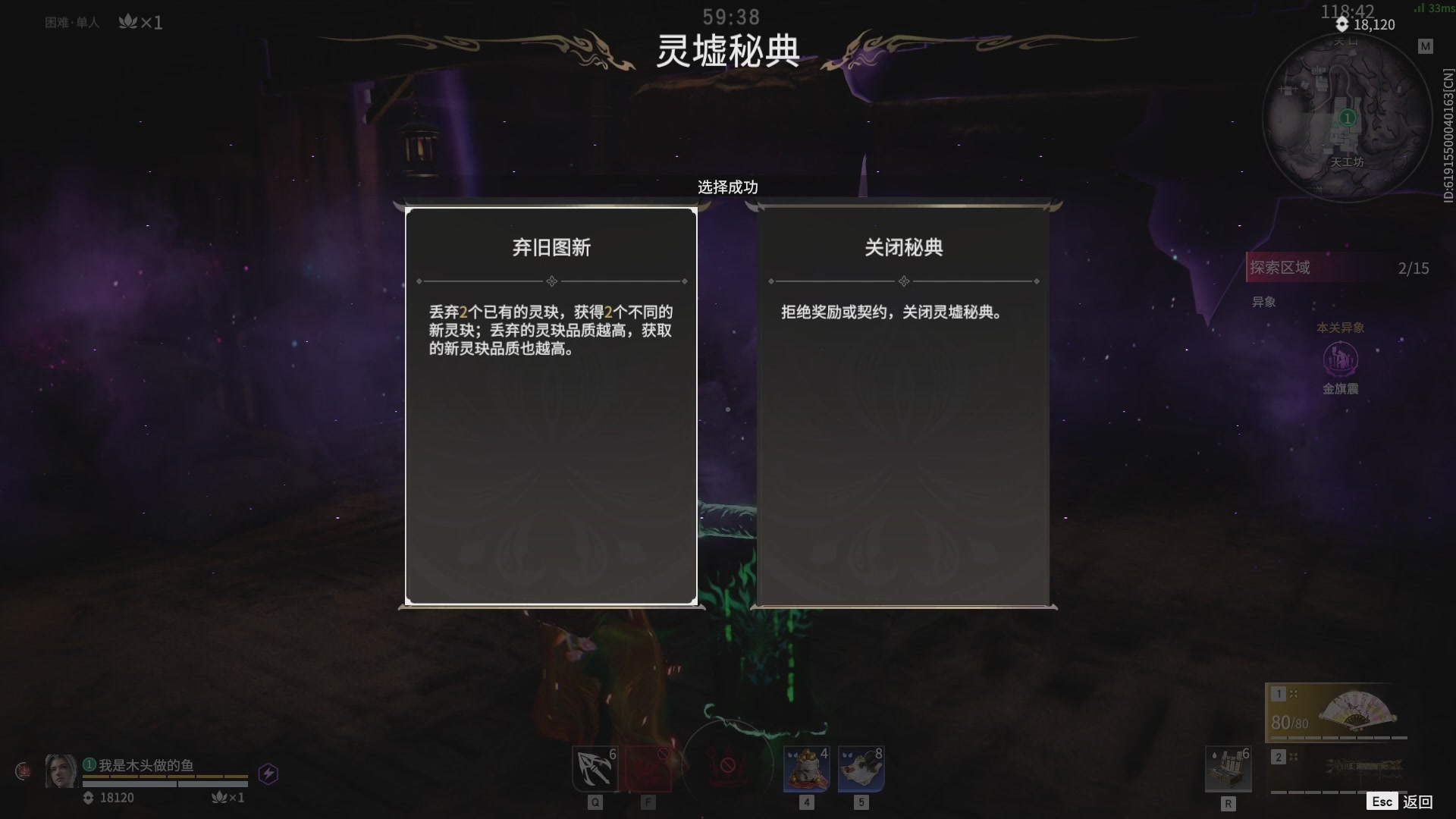Click the fan durability bar showing 80/80
This screenshot has height=819, width=1456.
1289,724
